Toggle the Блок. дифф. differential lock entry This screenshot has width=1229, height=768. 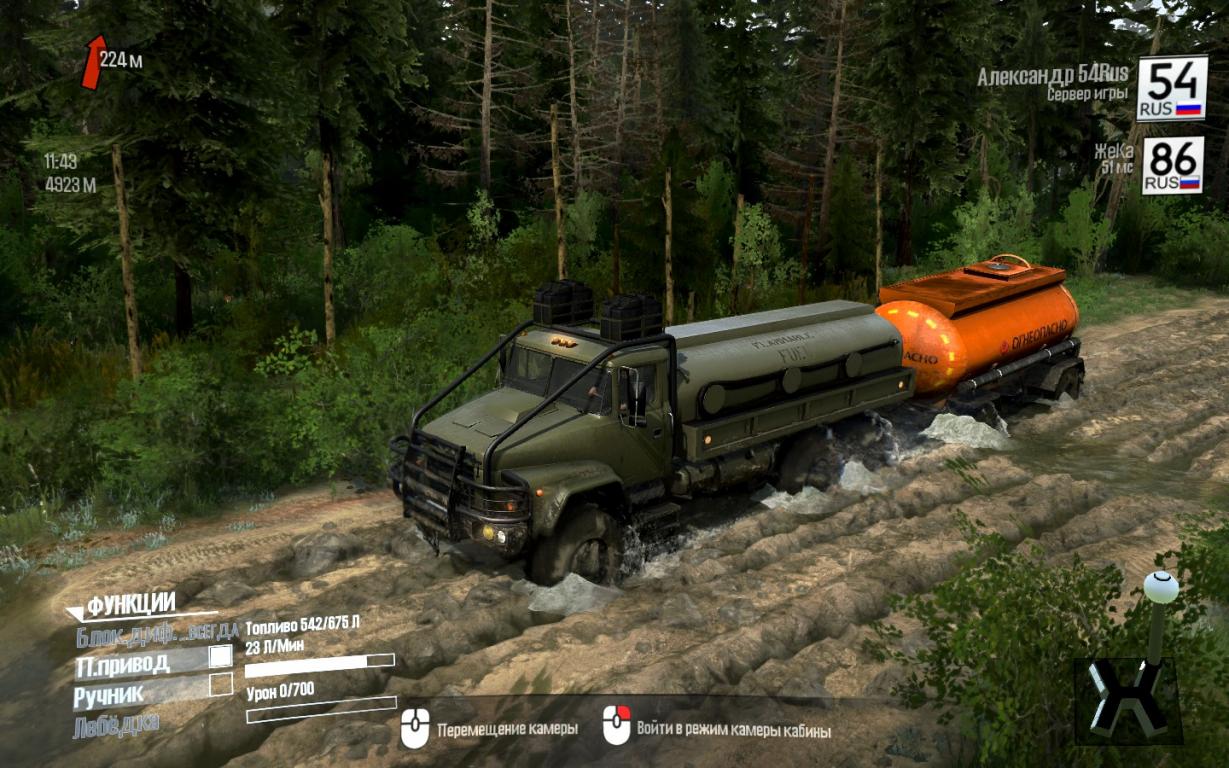(155, 634)
